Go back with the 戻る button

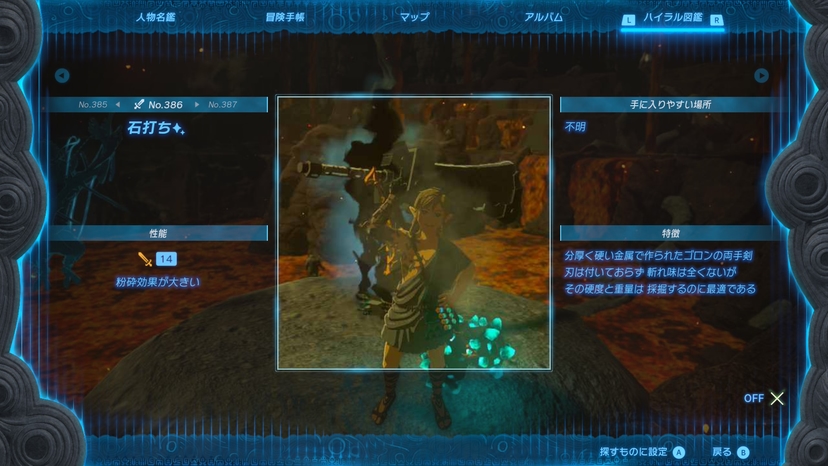click(x=729, y=452)
